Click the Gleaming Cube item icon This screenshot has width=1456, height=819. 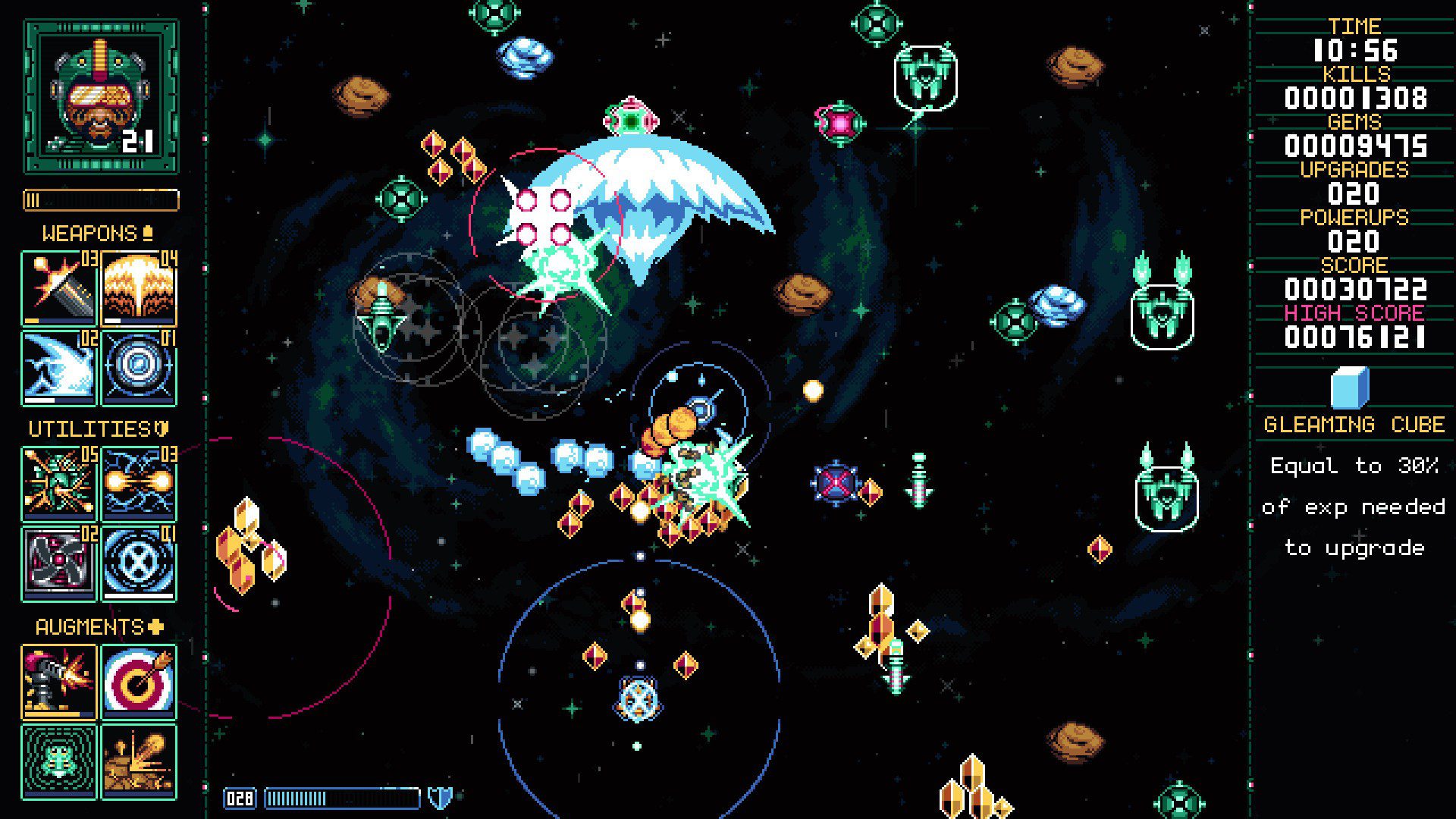point(1350,388)
